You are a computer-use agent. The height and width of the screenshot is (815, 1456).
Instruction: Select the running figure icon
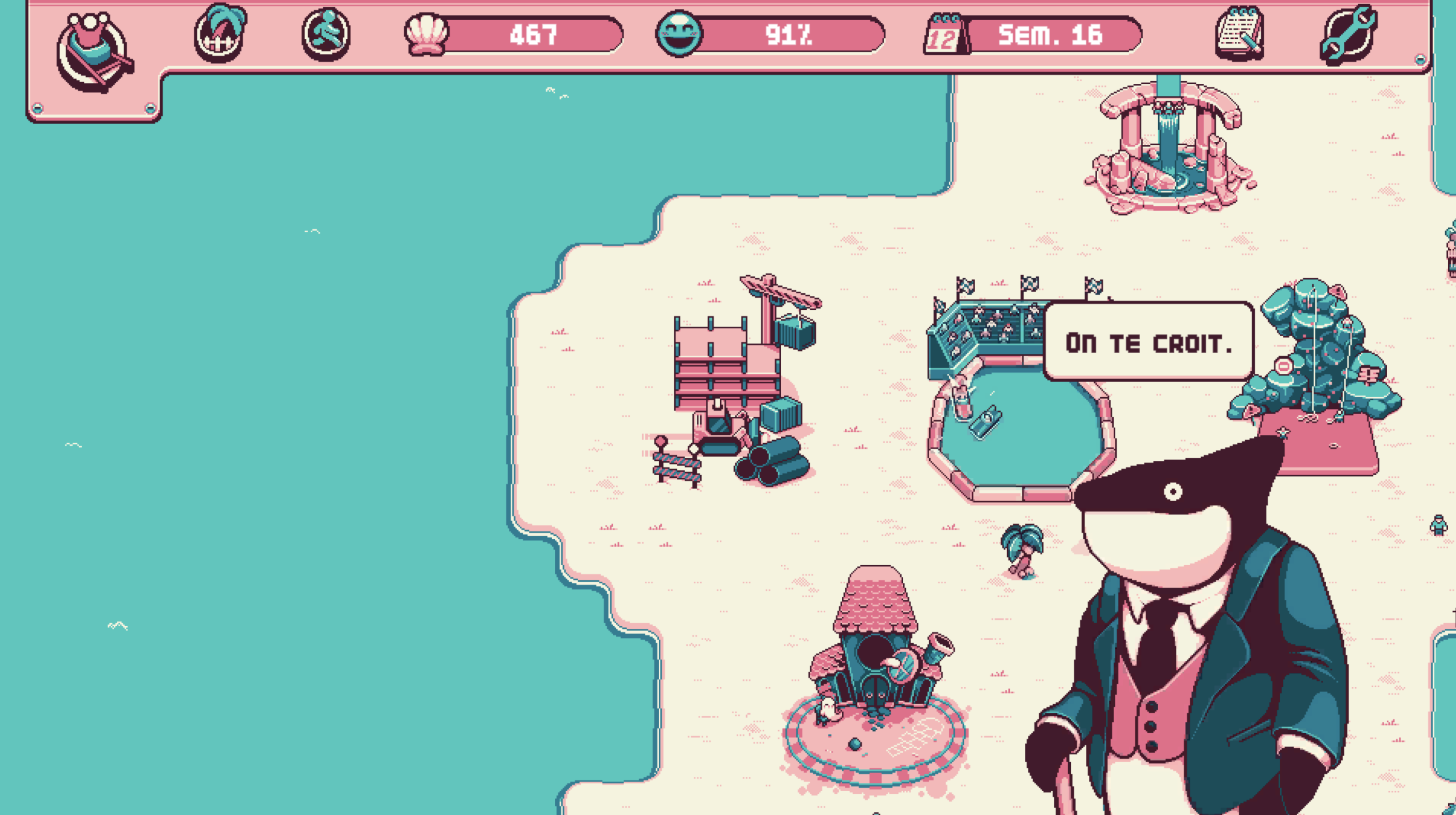[326, 34]
